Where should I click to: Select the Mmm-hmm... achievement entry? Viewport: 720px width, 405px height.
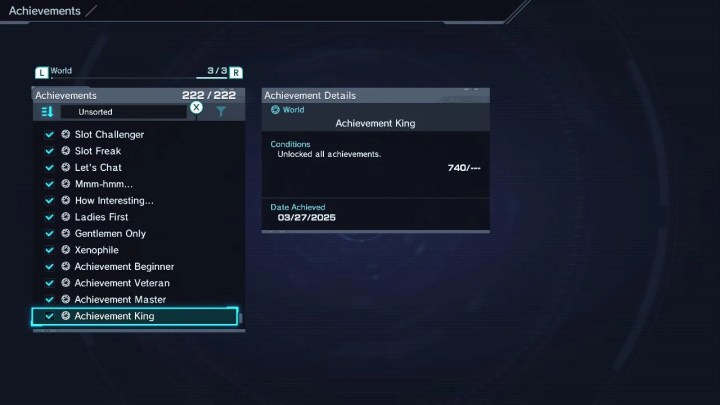[x=103, y=184]
